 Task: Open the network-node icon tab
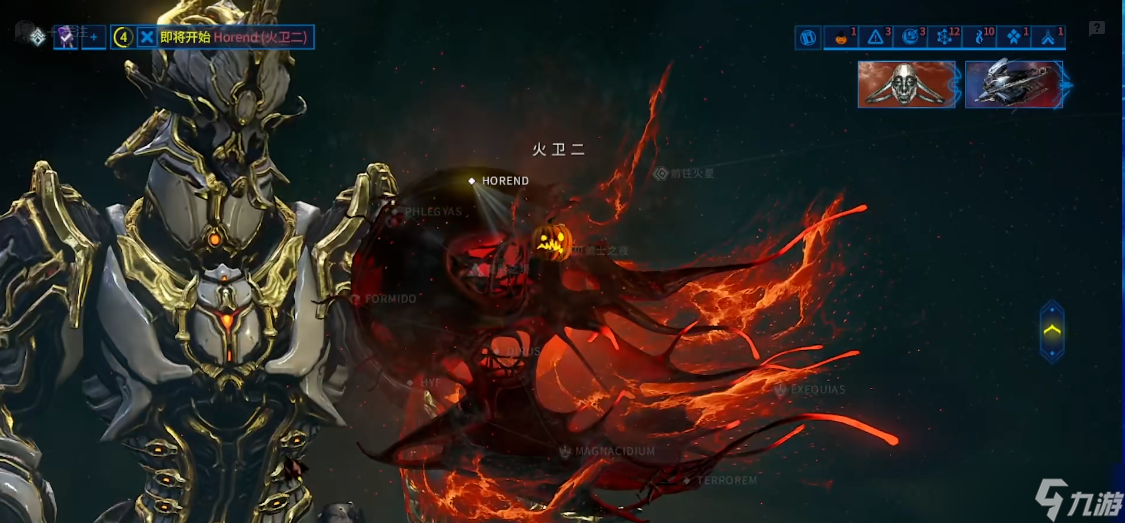[944, 37]
